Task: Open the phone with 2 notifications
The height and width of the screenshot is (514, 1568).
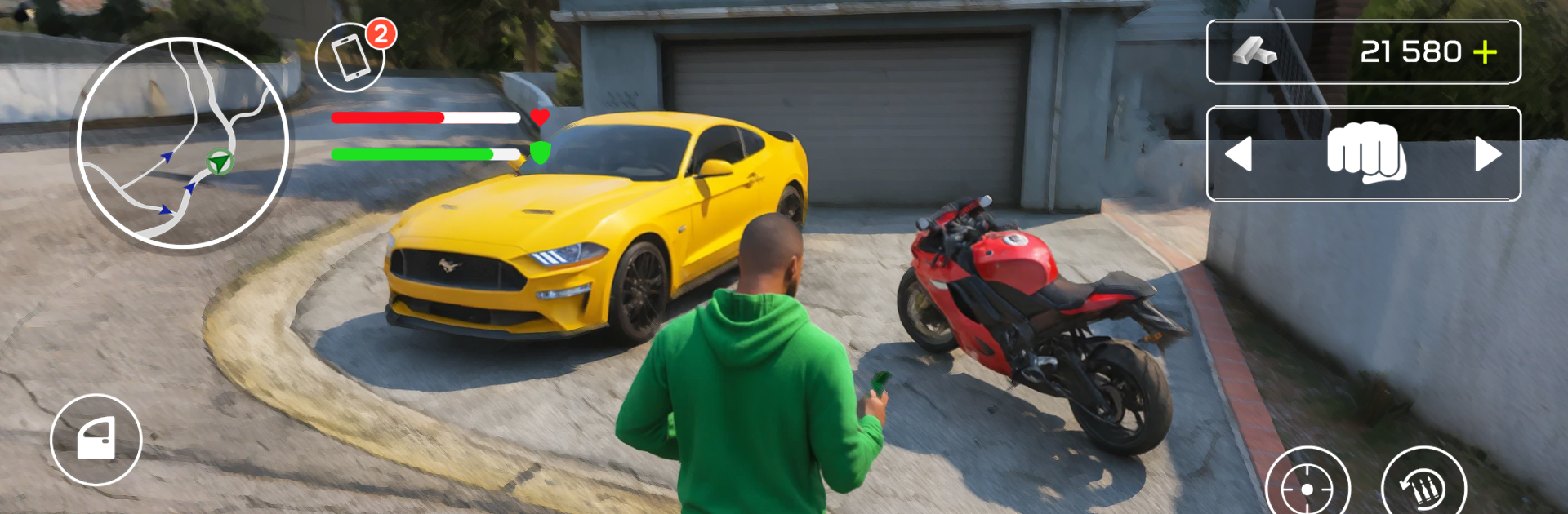Action: point(350,57)
